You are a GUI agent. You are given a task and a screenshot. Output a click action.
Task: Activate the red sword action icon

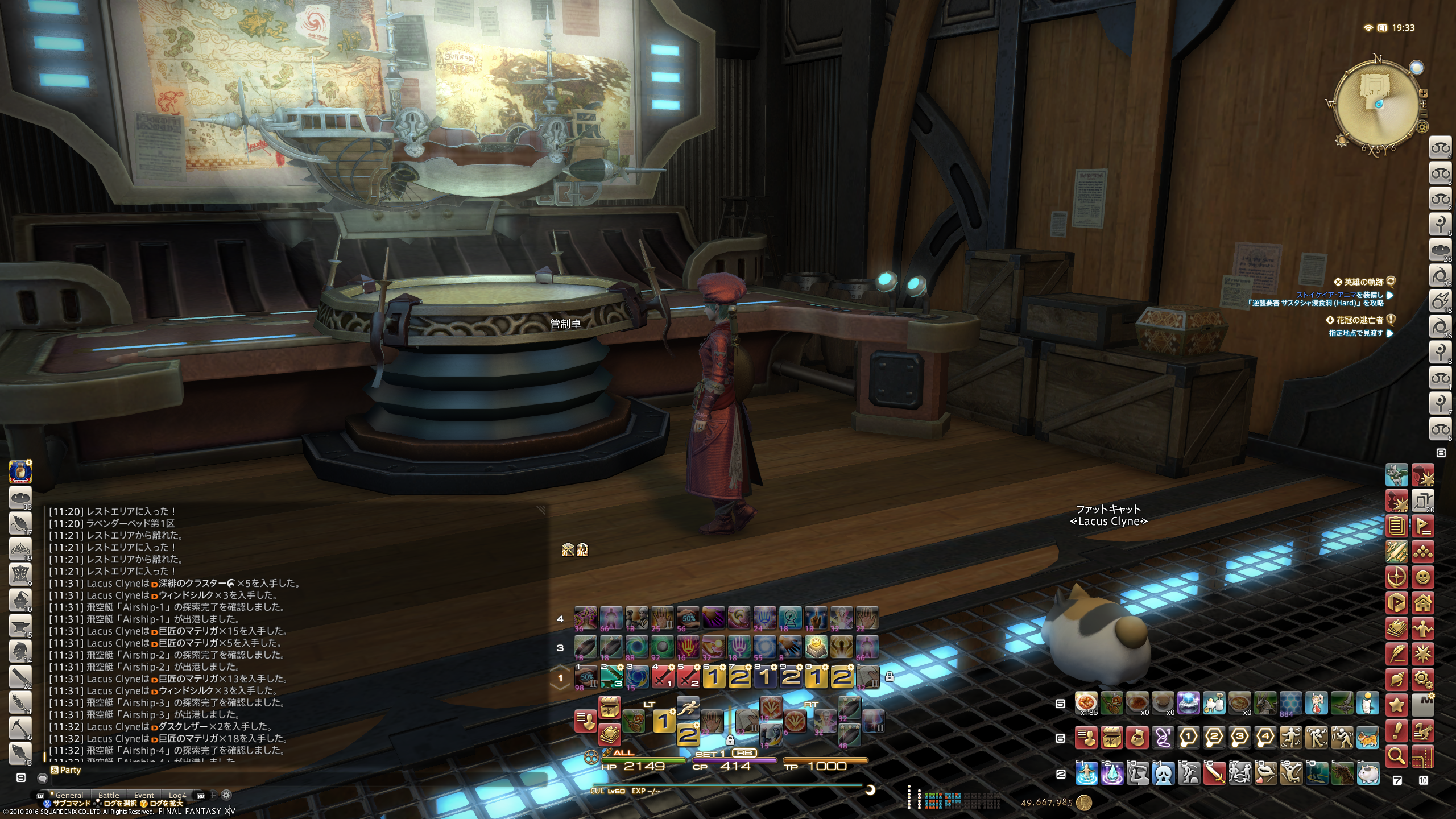coord(1214,773)
